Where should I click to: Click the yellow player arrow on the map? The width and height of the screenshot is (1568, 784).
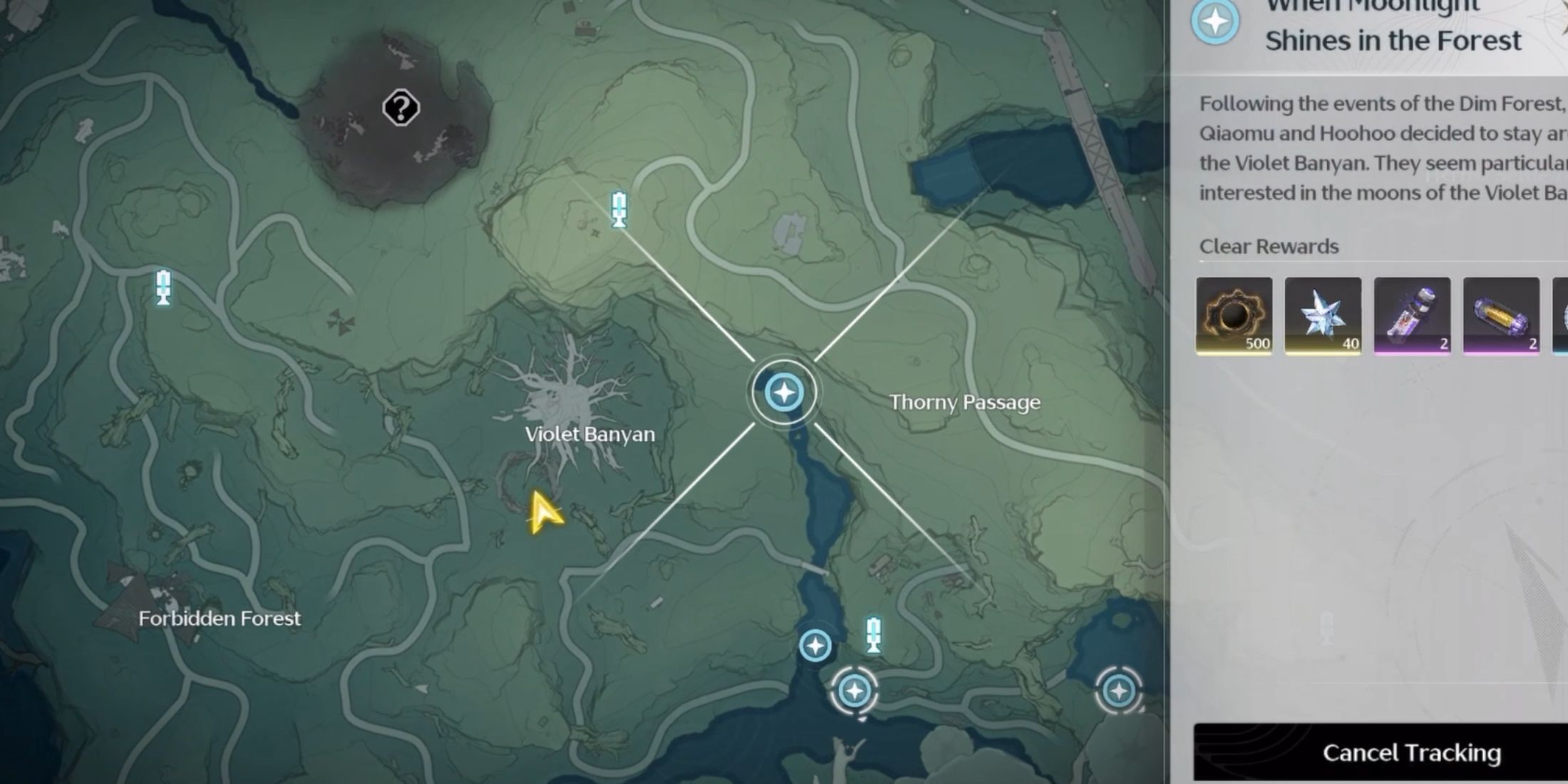pos(545,513)
